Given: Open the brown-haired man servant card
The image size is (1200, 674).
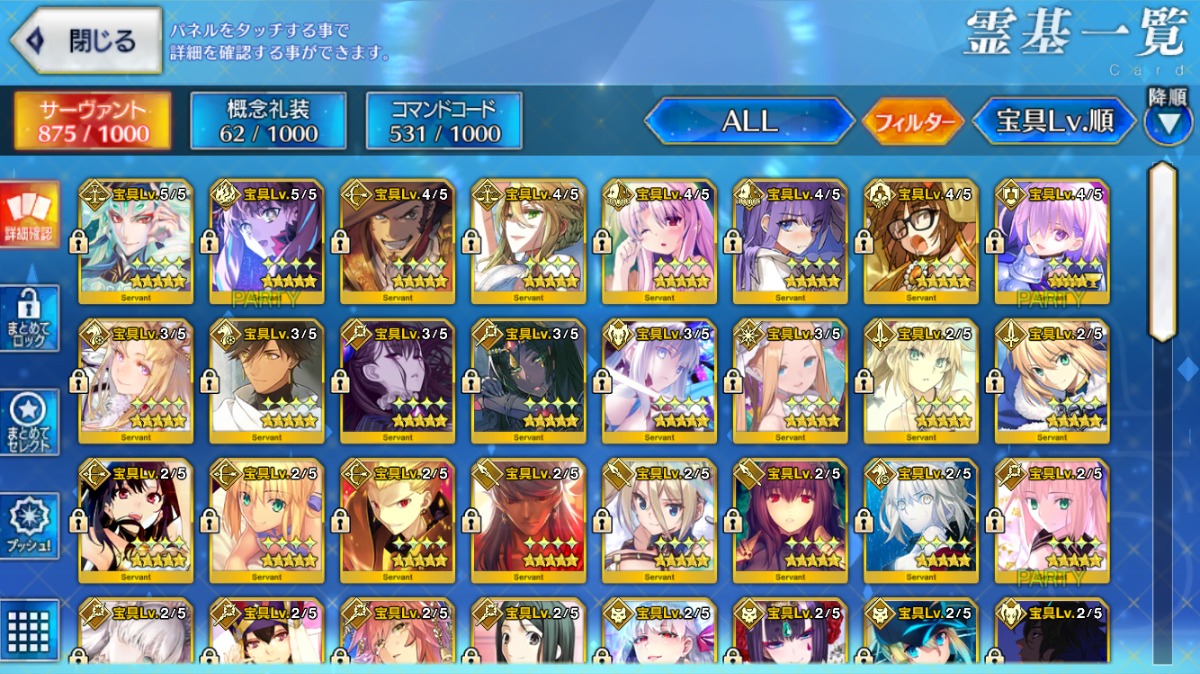Looking at the screenshot, I should pyautogui.click(x=266, y=381).
